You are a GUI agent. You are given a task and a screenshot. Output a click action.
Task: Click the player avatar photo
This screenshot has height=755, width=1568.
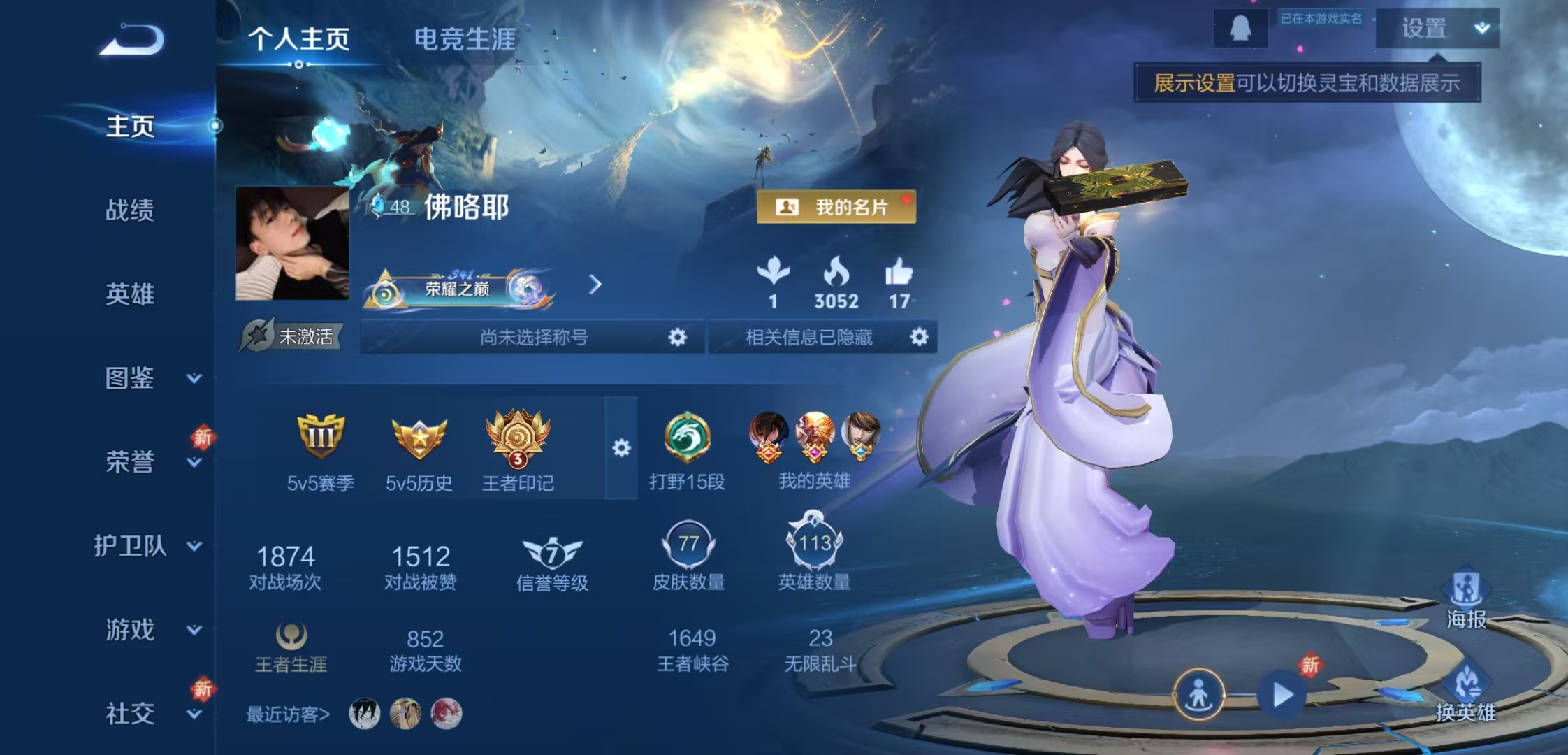point(292,243)
